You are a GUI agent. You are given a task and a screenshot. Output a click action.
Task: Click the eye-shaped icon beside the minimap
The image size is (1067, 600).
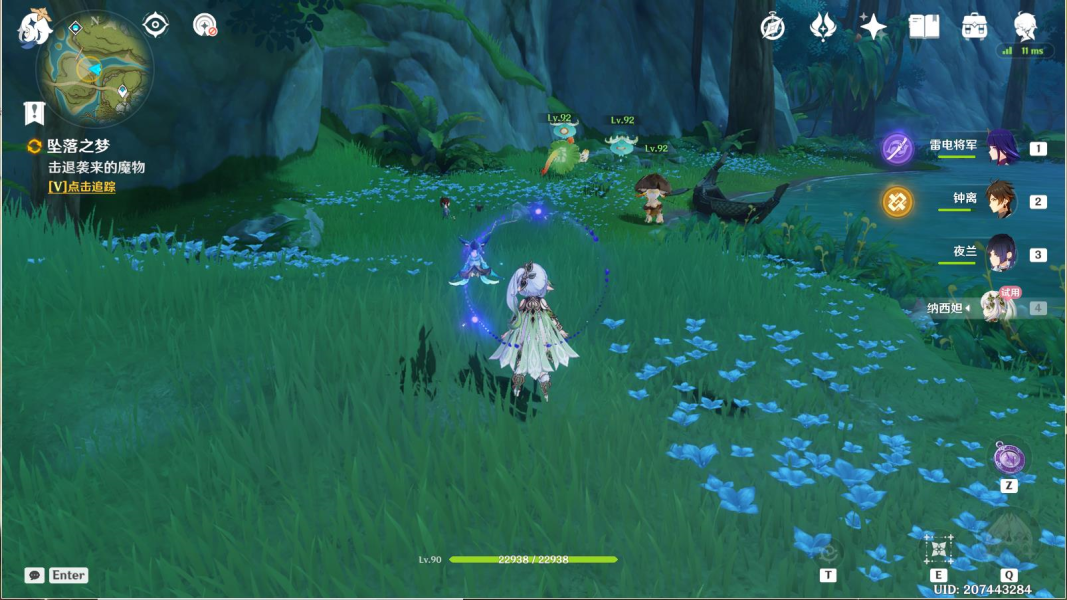(x=156, y=25)
